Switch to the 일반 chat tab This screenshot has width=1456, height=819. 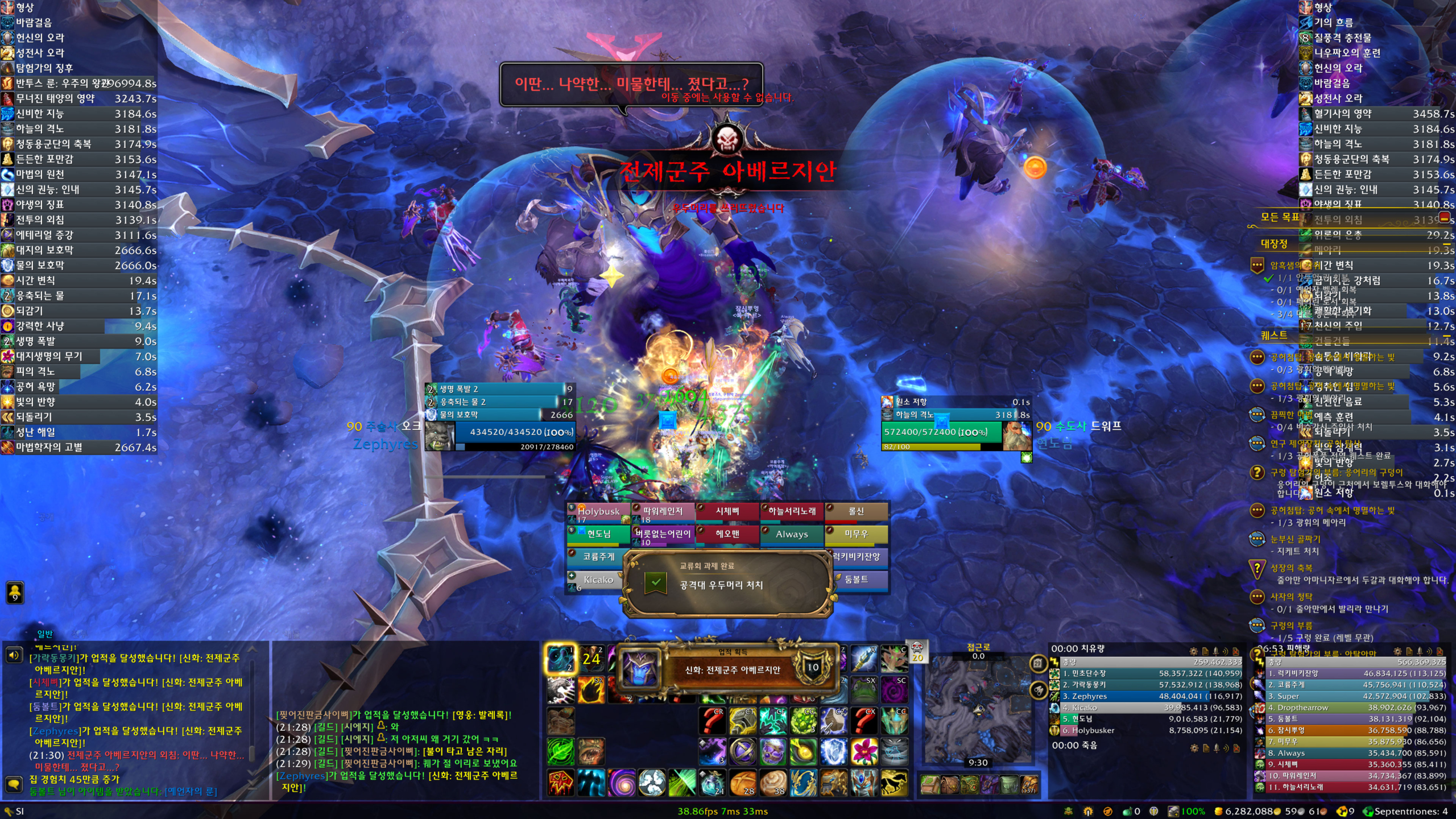pyautogui.click(x=45, y=634)
